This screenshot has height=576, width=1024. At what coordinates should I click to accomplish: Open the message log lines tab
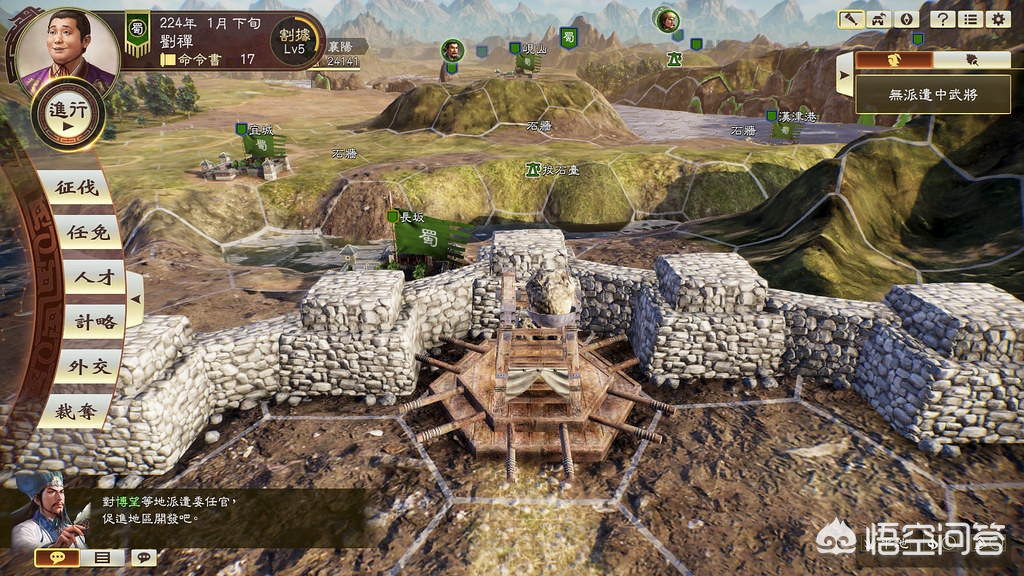(x=101, y=557)
